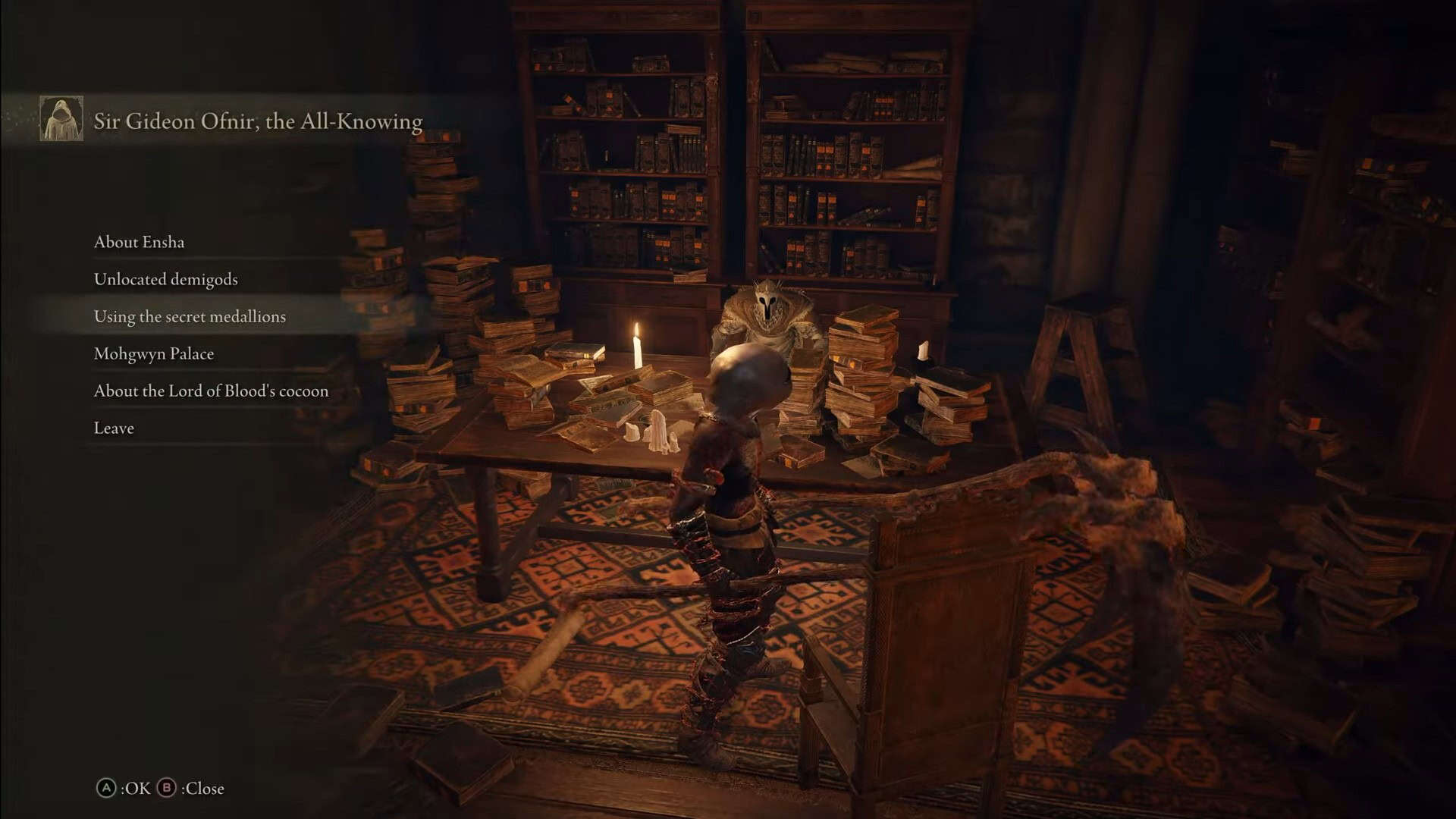Click the B:Close controller button icon

point(168,788)
